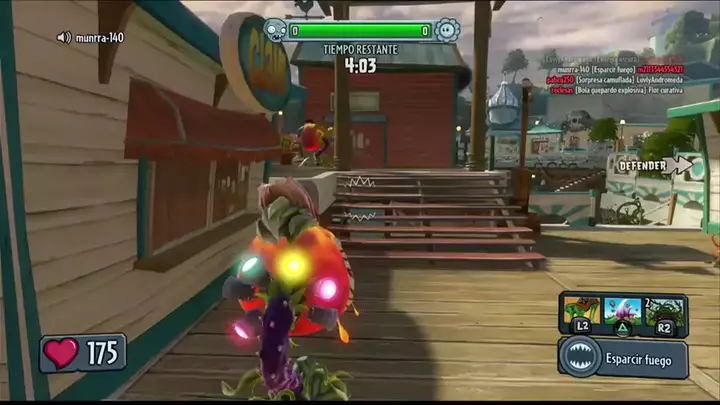Select the zombie team head icon
The height and width of the screenshot is (405, 720).
(275, 31)
